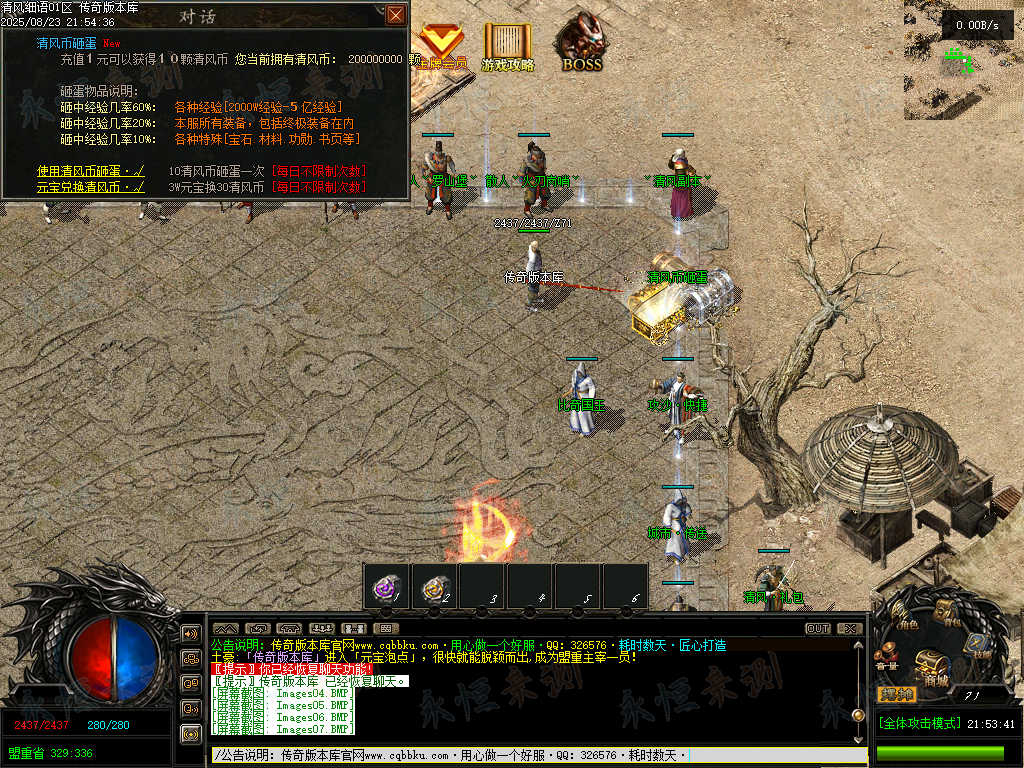1024x768 pixels.
Task: Open the BOSS menu icon
Action: (x=581, y=44)
